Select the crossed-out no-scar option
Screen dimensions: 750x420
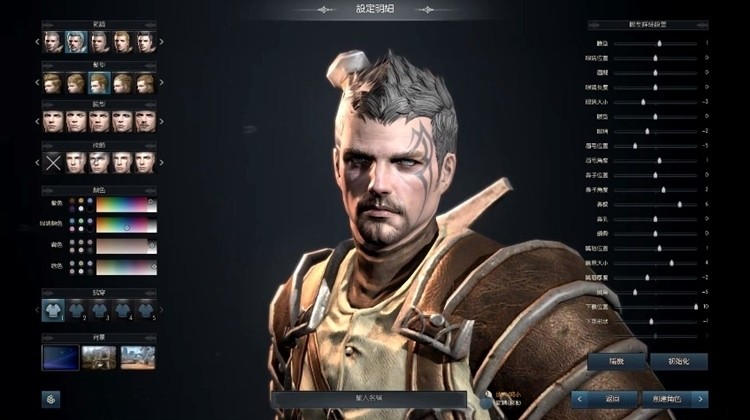[x=53, y=162]
